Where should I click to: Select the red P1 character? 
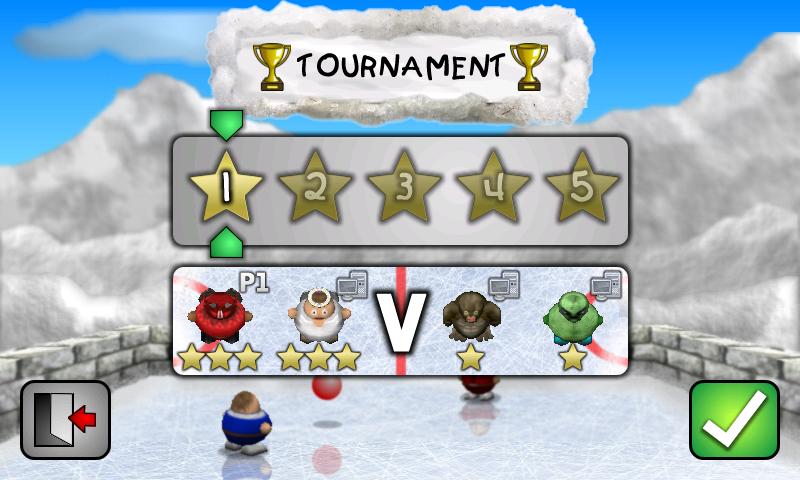click(220, 316)
